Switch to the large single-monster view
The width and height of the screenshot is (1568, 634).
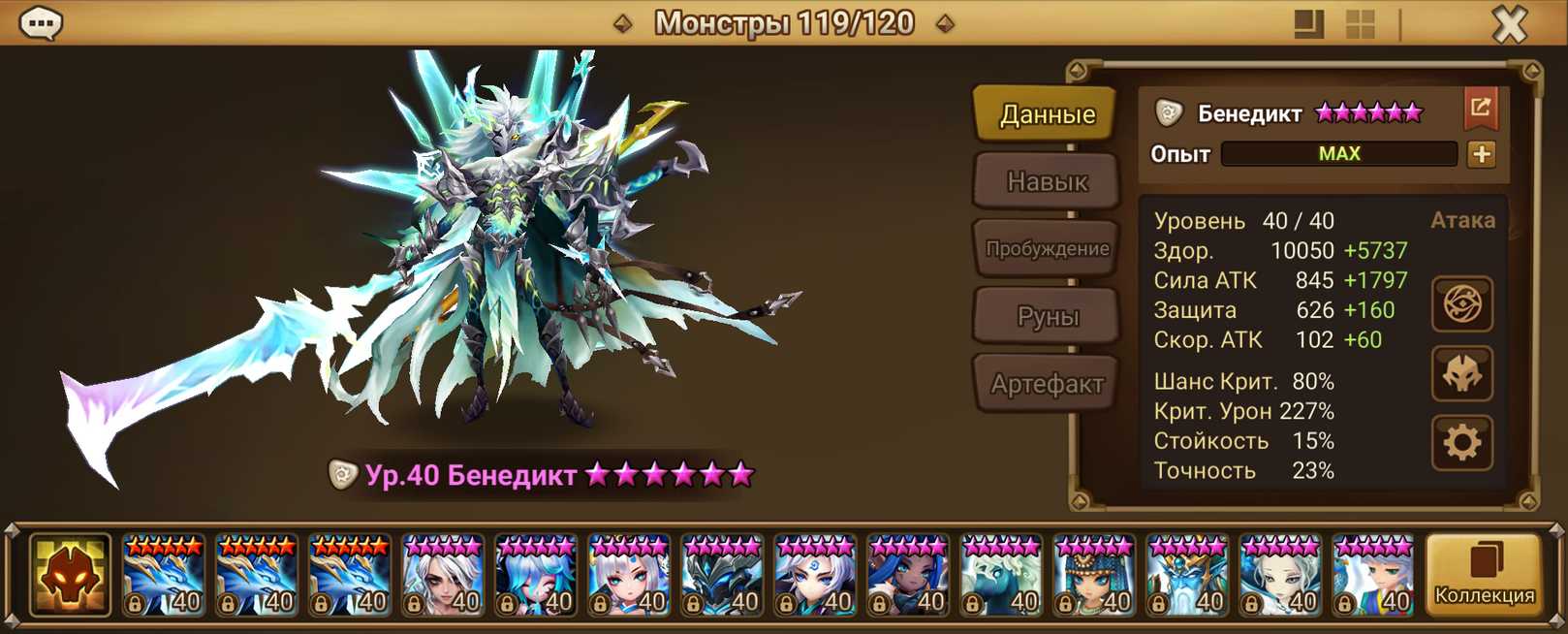1308,23
